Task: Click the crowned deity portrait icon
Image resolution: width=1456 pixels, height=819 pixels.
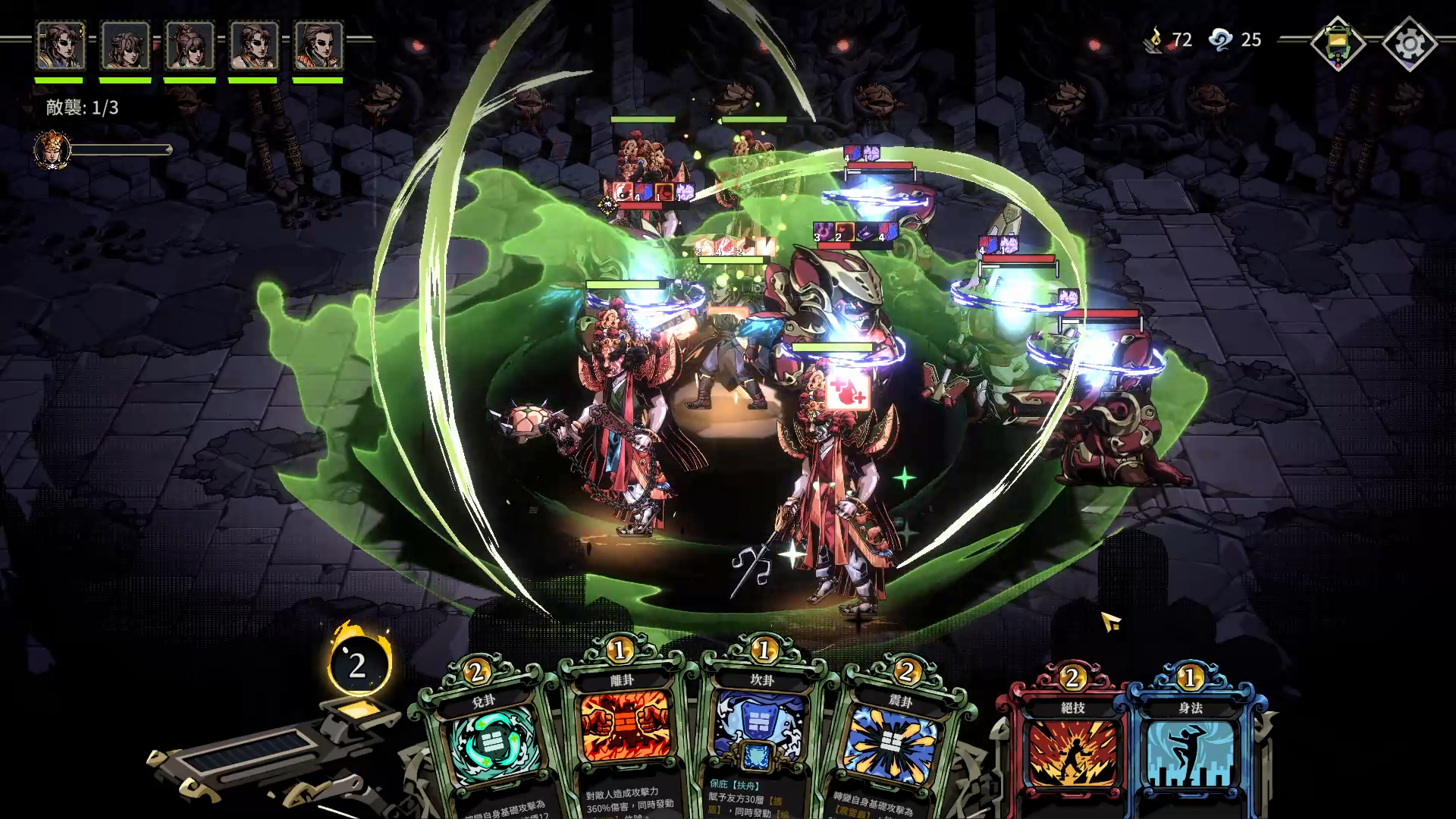Action: coord(52,149)
